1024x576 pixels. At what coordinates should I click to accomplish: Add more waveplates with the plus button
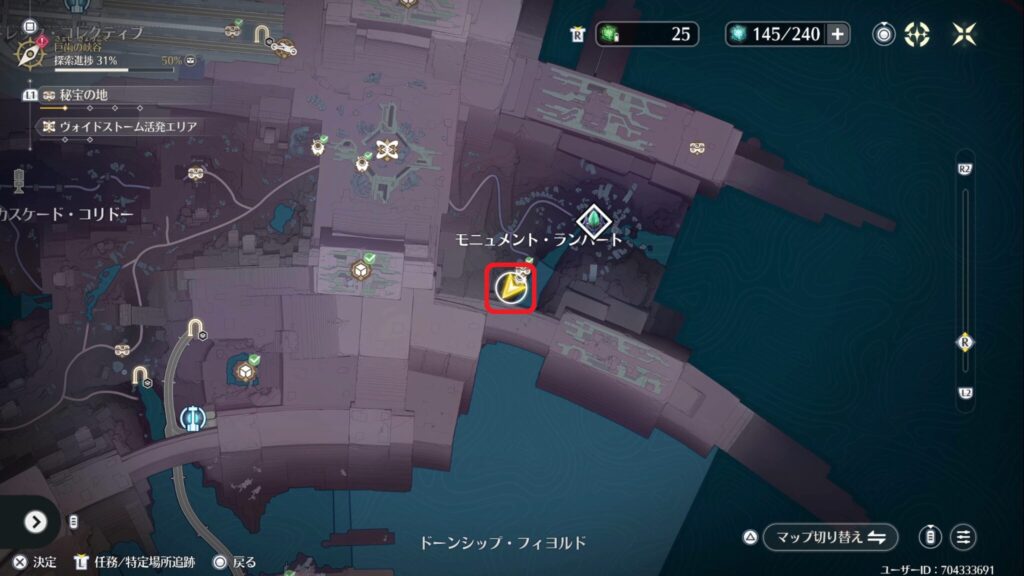(837, 34)
